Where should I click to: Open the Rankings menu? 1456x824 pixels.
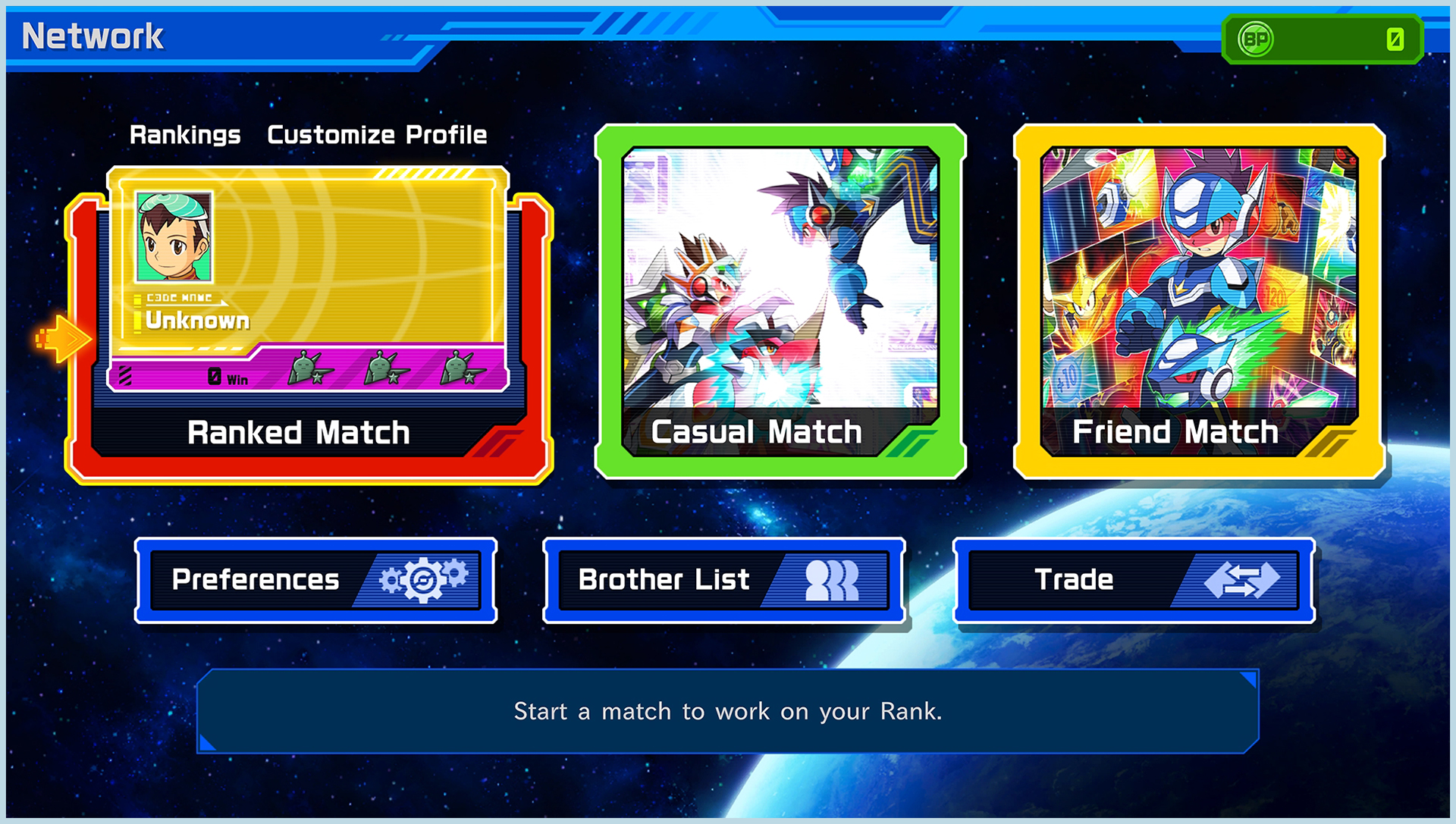[x=184, y=135]
